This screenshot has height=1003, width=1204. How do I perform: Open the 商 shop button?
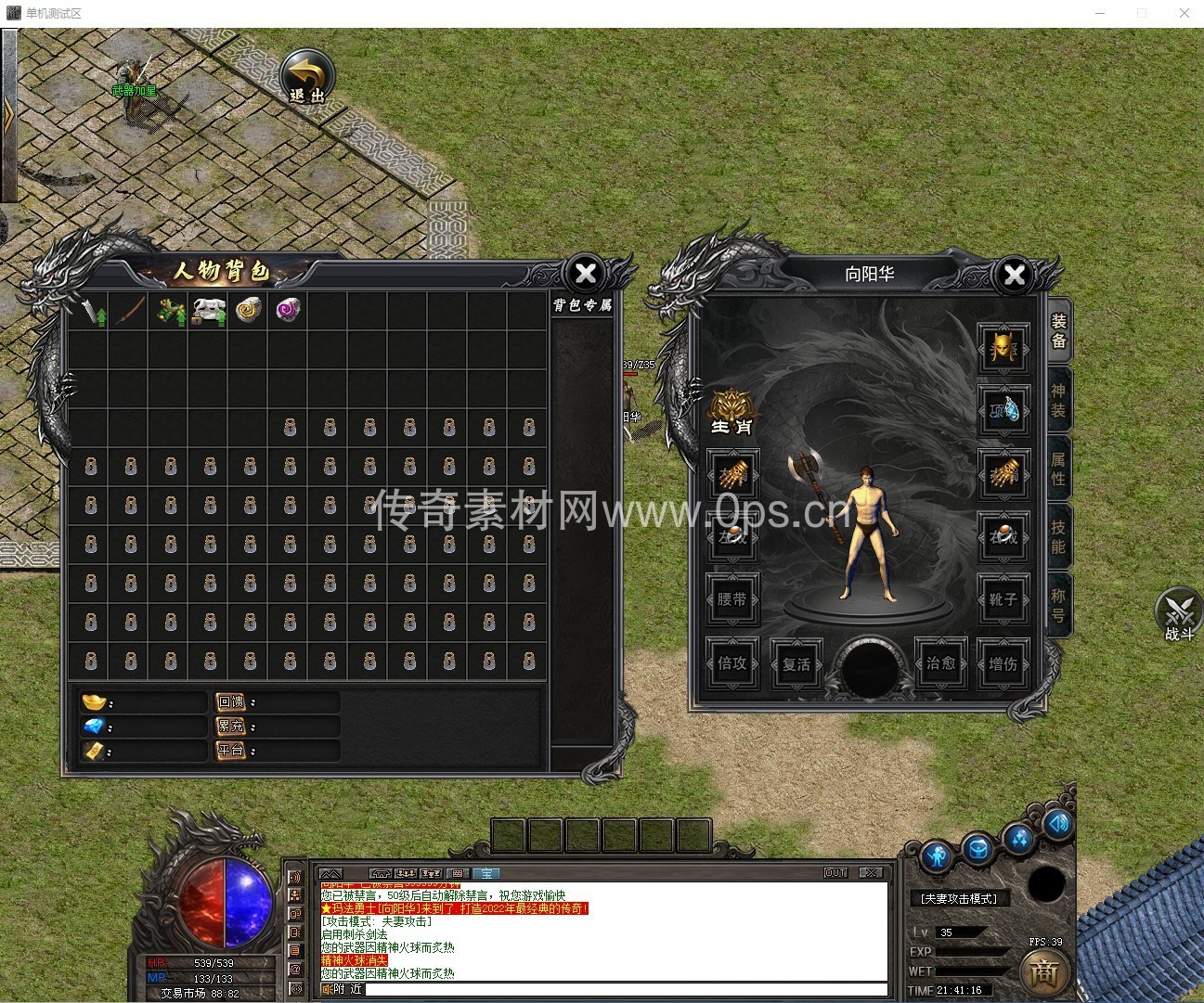point(1044,972)
